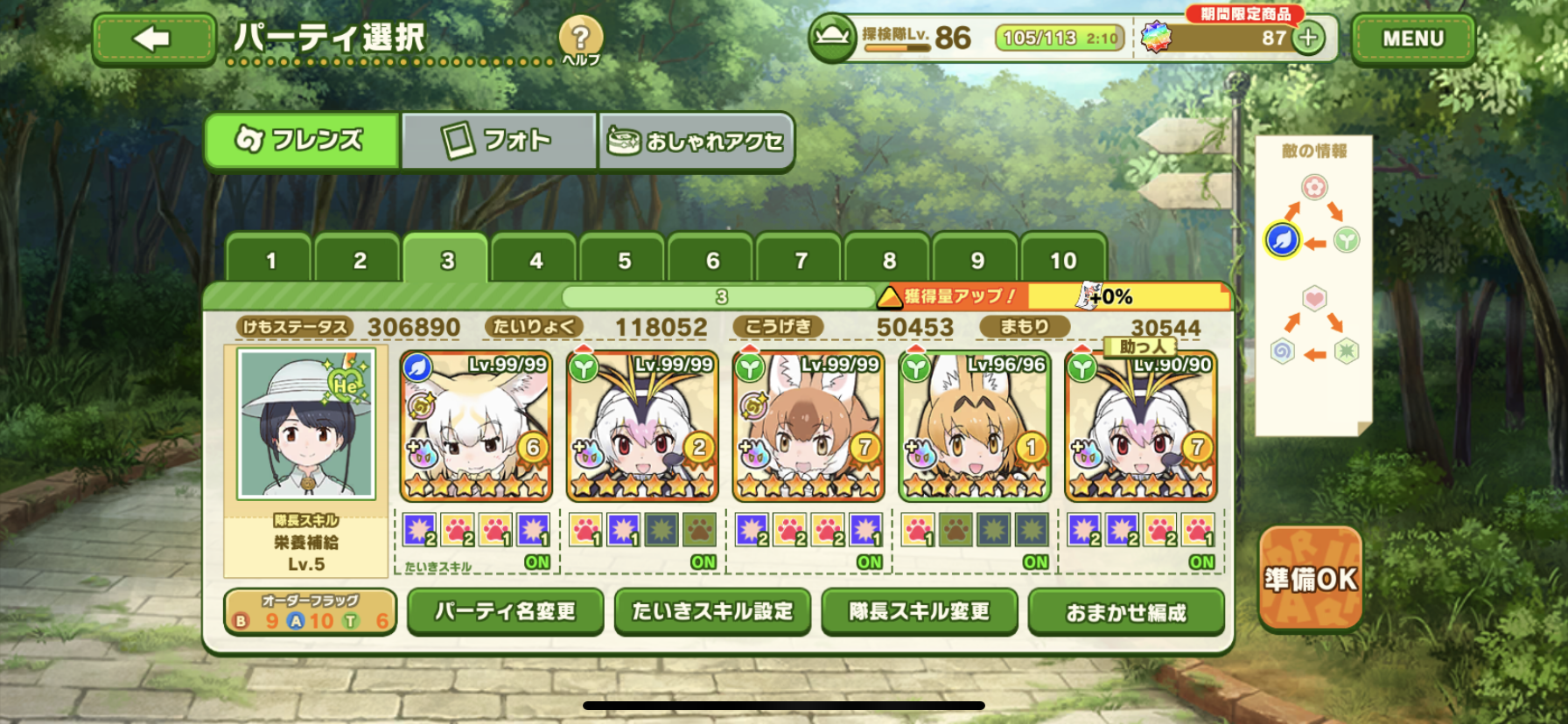Select the フレンズ tab
Image resolution: width=1568 pixels, height=724 pixels.
tap(301, 140)
